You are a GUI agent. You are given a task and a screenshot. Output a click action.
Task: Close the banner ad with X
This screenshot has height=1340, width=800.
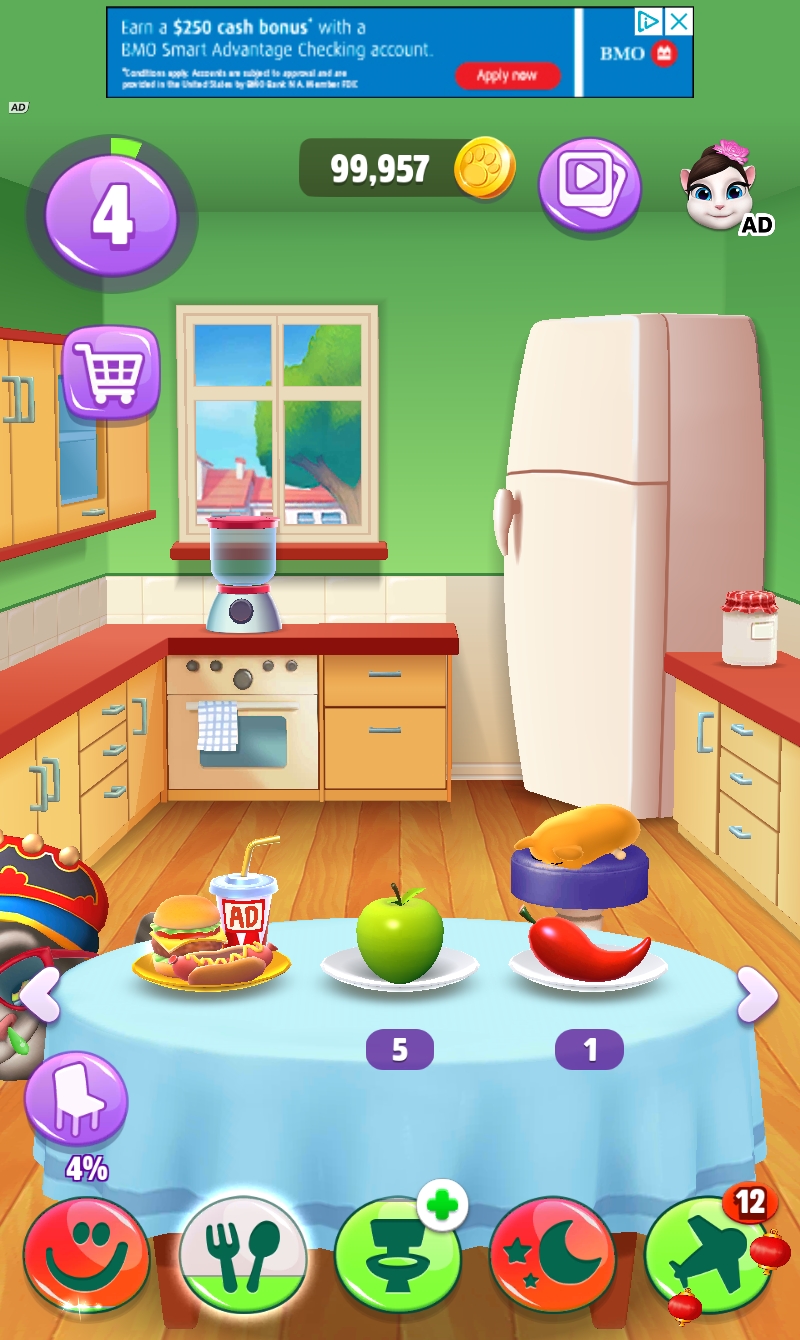tap(679, 21)
